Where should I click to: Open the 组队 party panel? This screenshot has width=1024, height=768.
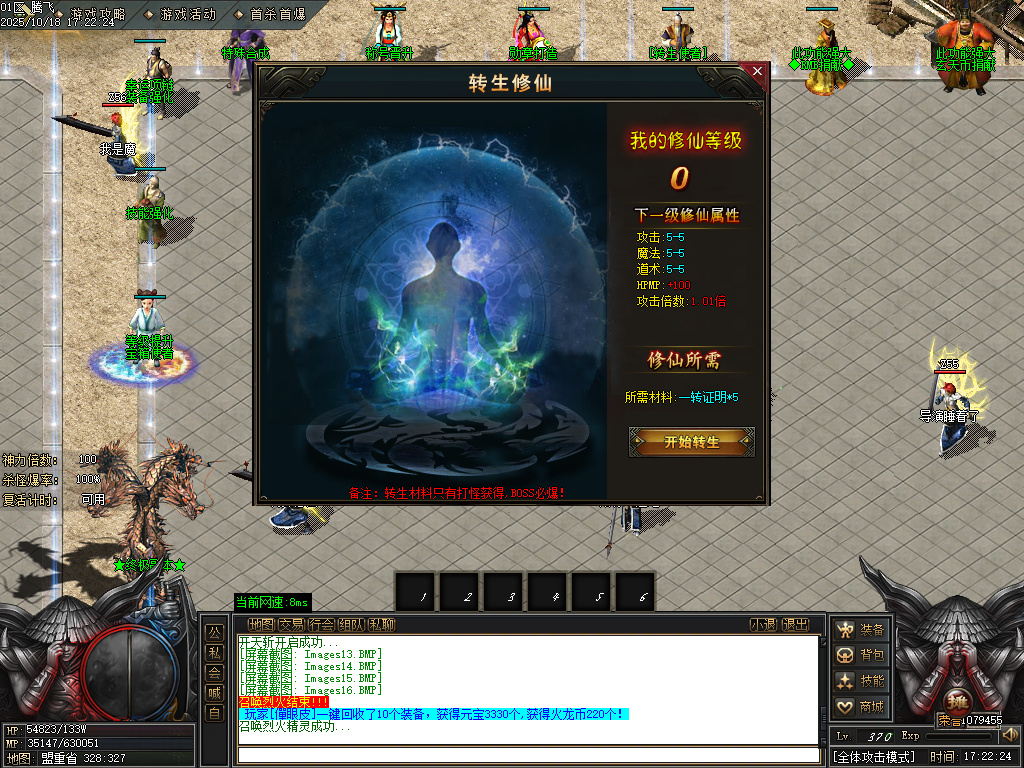(x=351, y=625)
